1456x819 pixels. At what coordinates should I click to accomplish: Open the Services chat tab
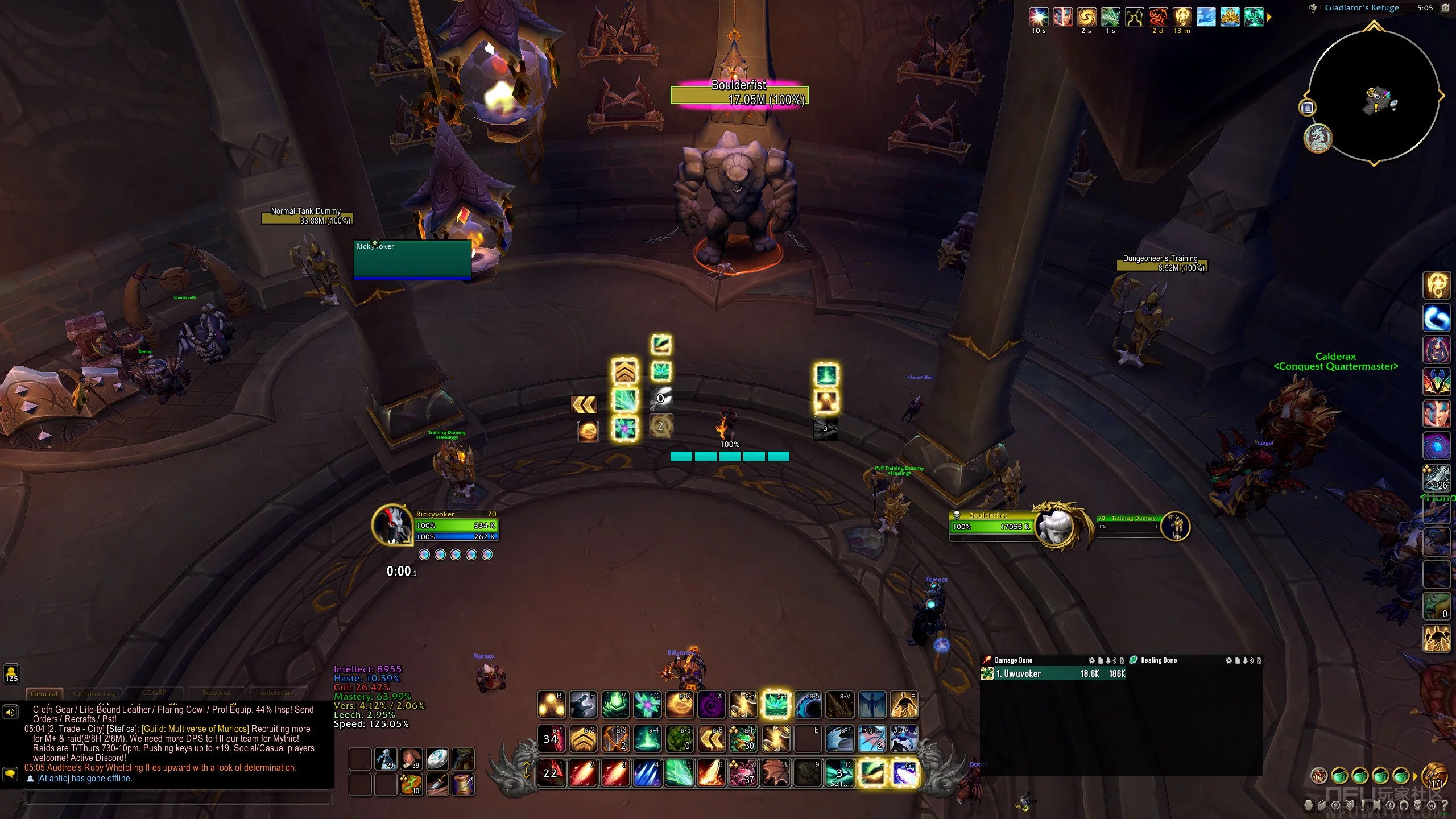pyautogui.click(x=216, y=693)
